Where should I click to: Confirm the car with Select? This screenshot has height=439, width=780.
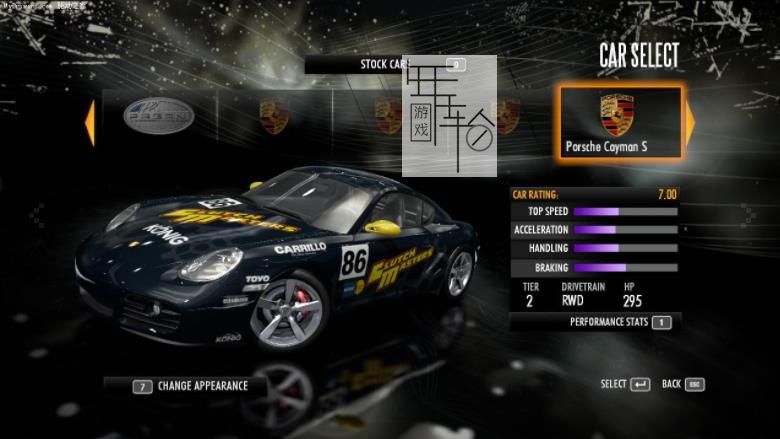(625, 384)
